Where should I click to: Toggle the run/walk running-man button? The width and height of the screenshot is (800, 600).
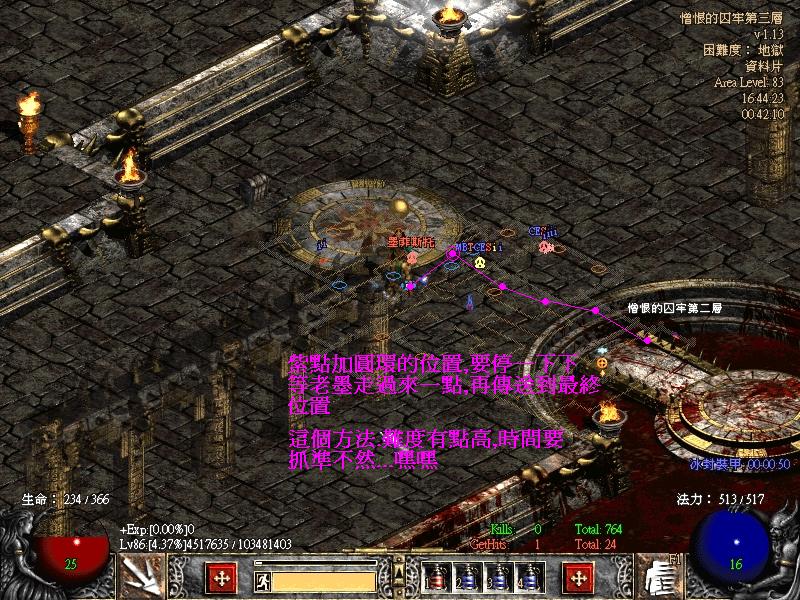click(x=264, y=580)
